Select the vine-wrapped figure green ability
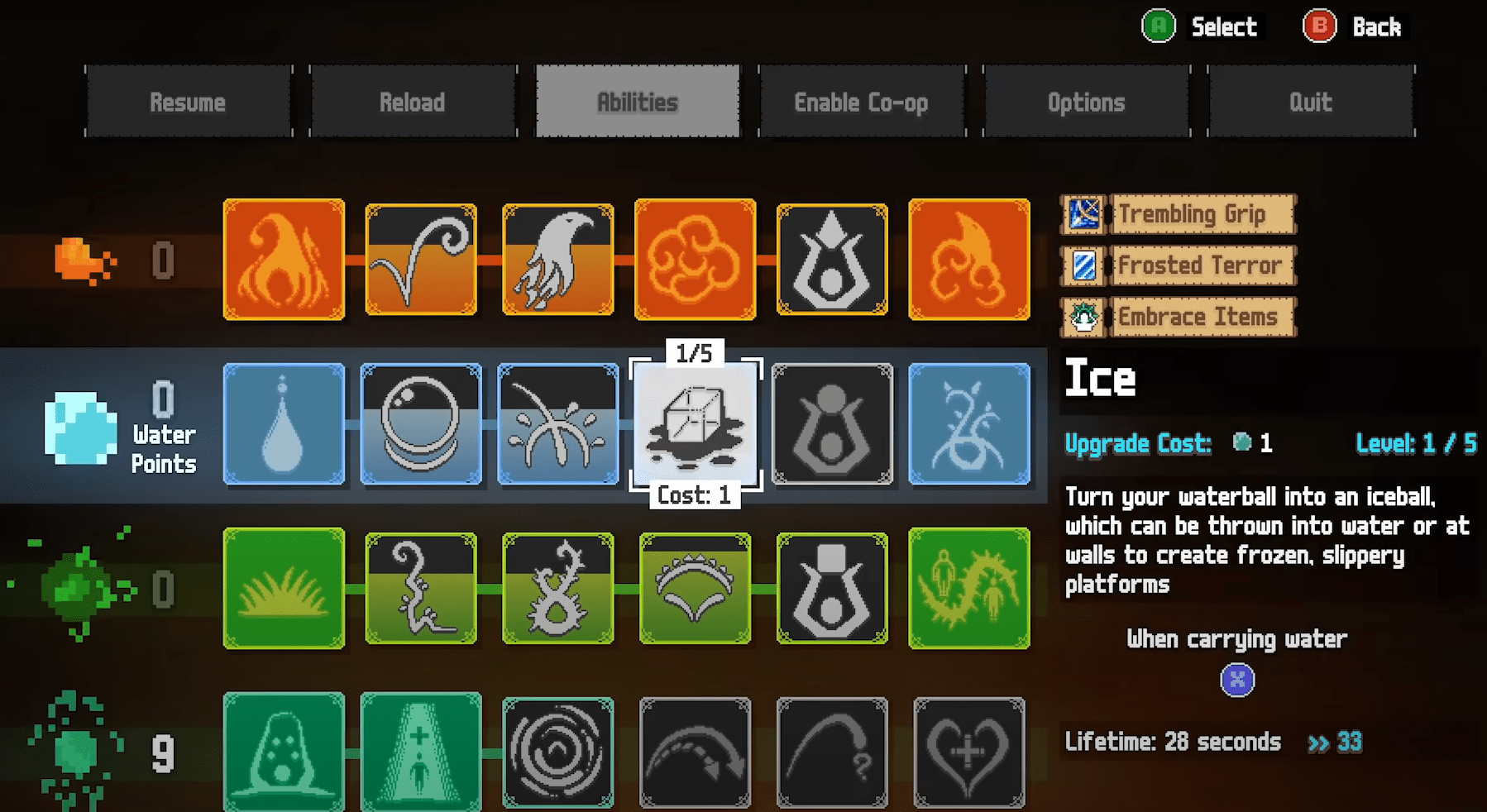This screenshot has width=1487, height=812. point(969,588)
